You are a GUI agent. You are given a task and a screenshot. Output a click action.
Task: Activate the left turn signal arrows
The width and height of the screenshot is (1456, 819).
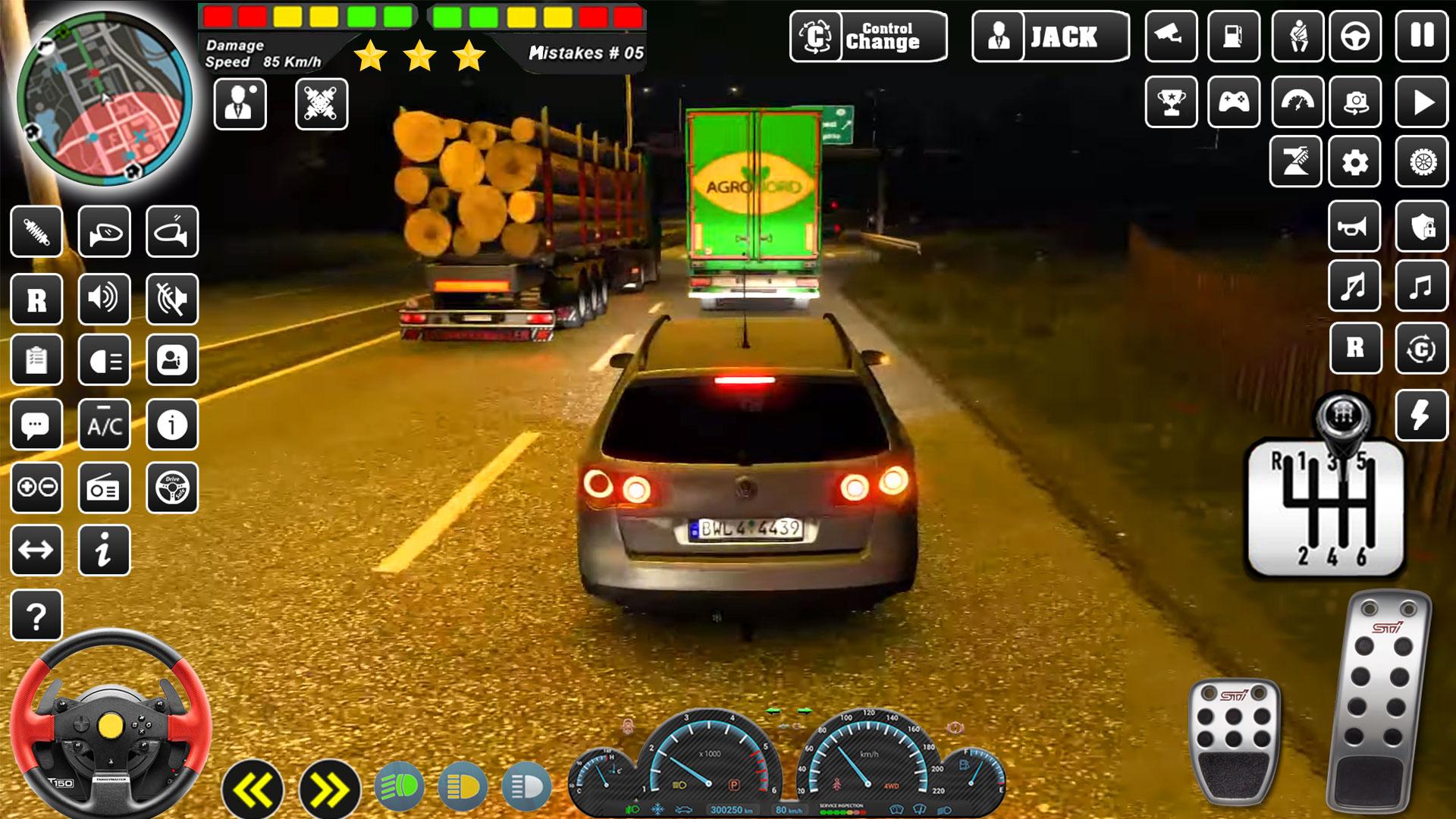(253, 790)
